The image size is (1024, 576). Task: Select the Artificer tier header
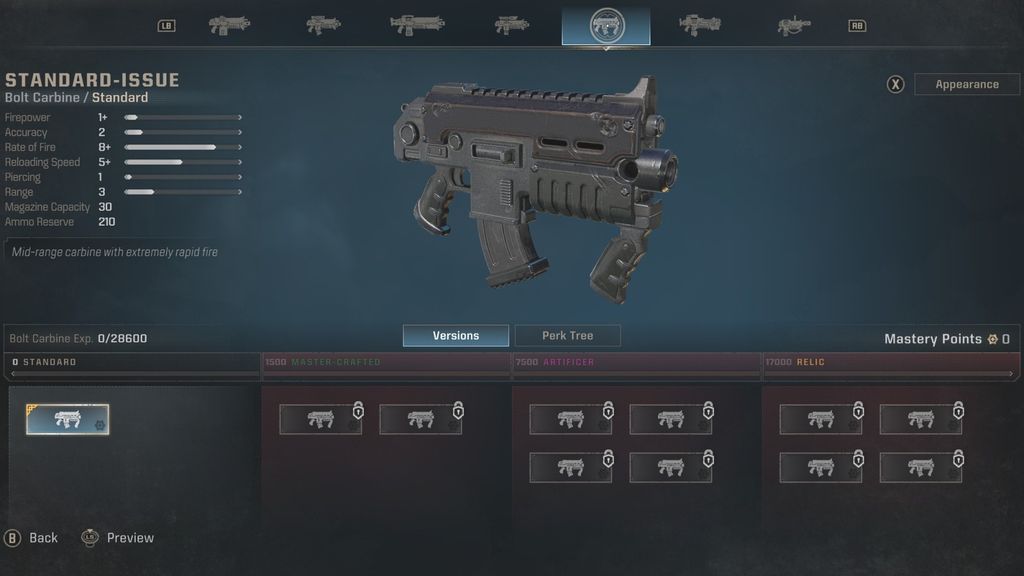[636, 362]
